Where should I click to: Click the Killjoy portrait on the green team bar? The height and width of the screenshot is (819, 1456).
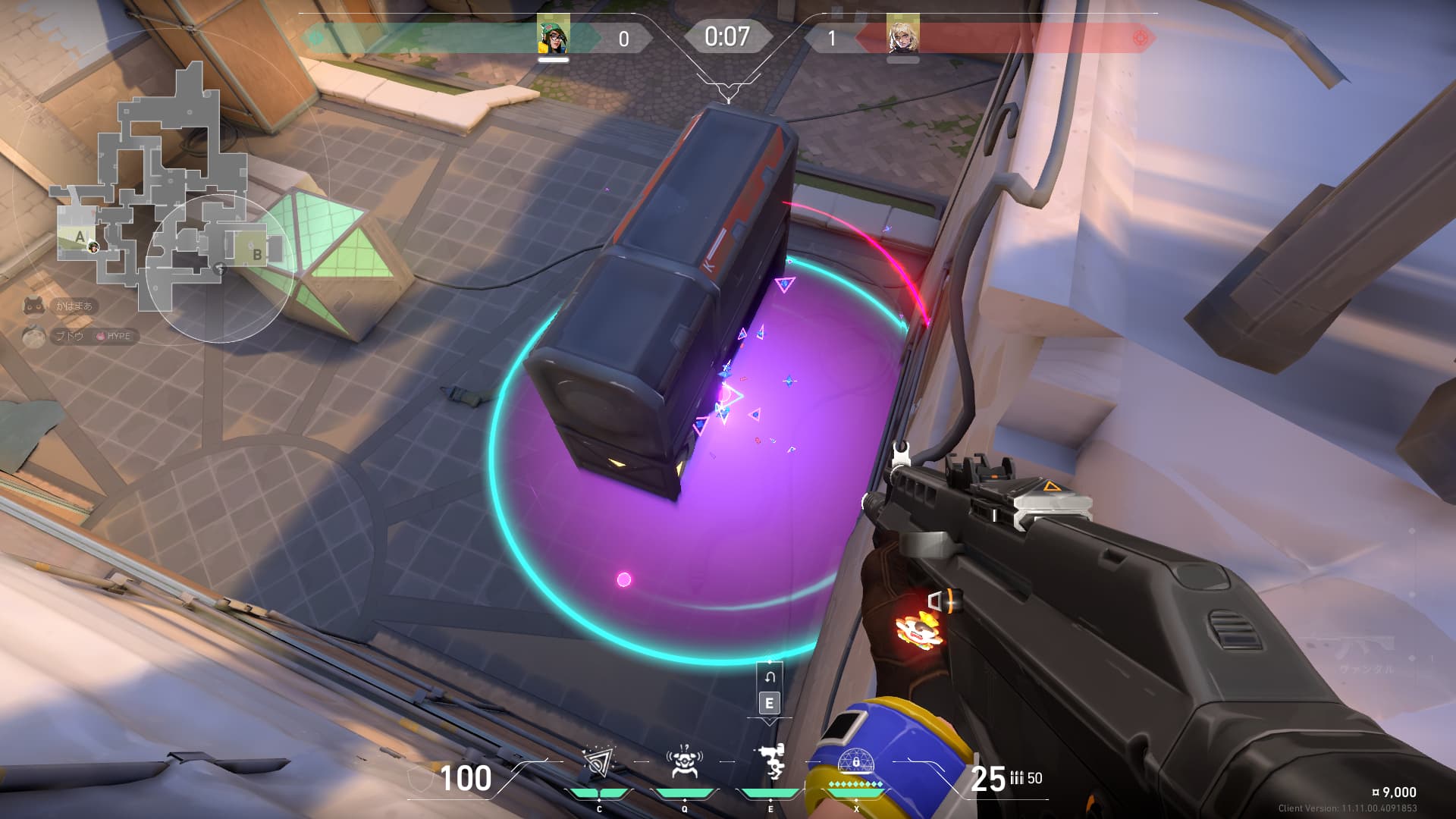(x=553, y=35)
